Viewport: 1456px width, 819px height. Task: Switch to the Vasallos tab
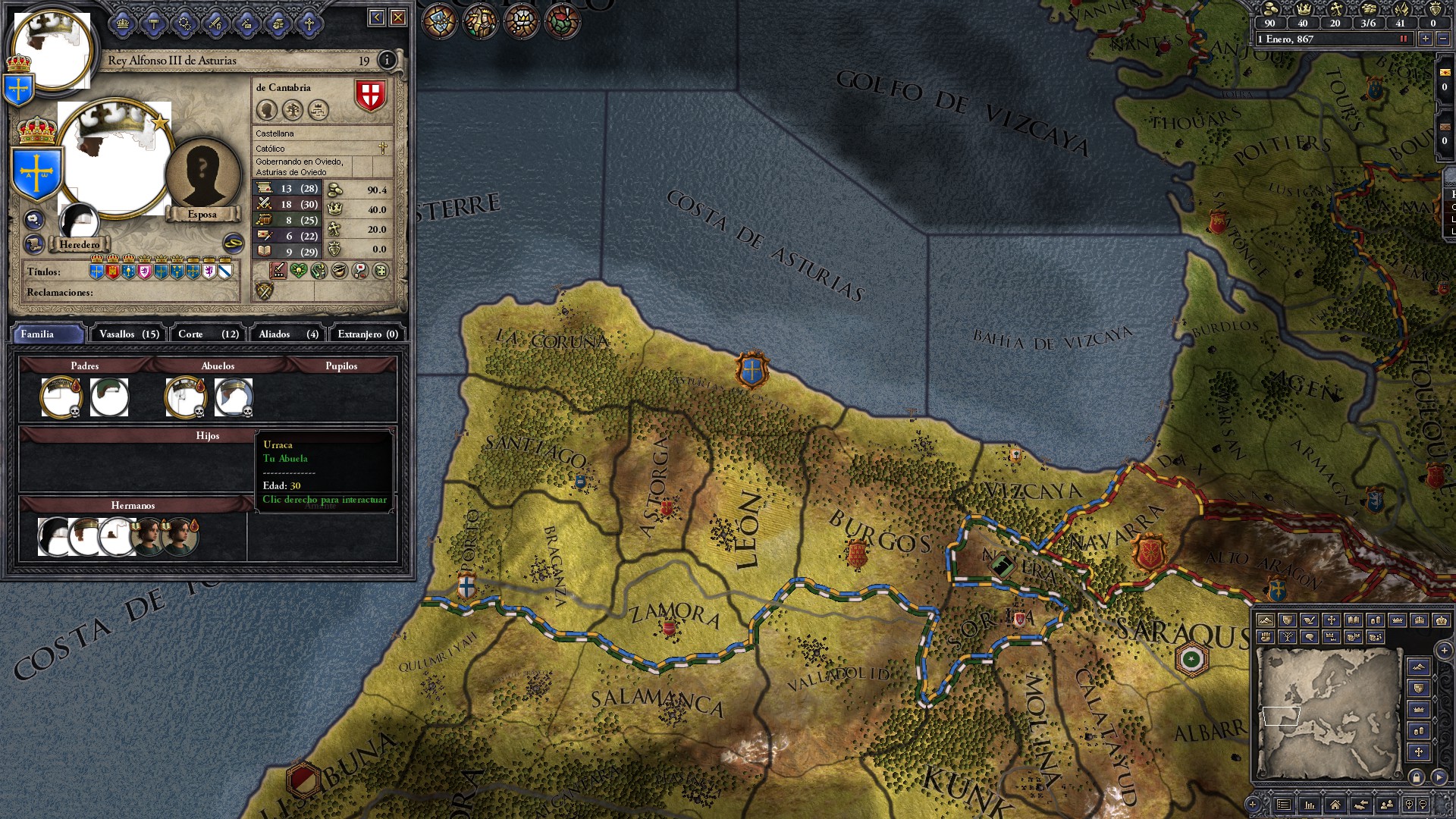pyautogui.click(x=129, y=334)
